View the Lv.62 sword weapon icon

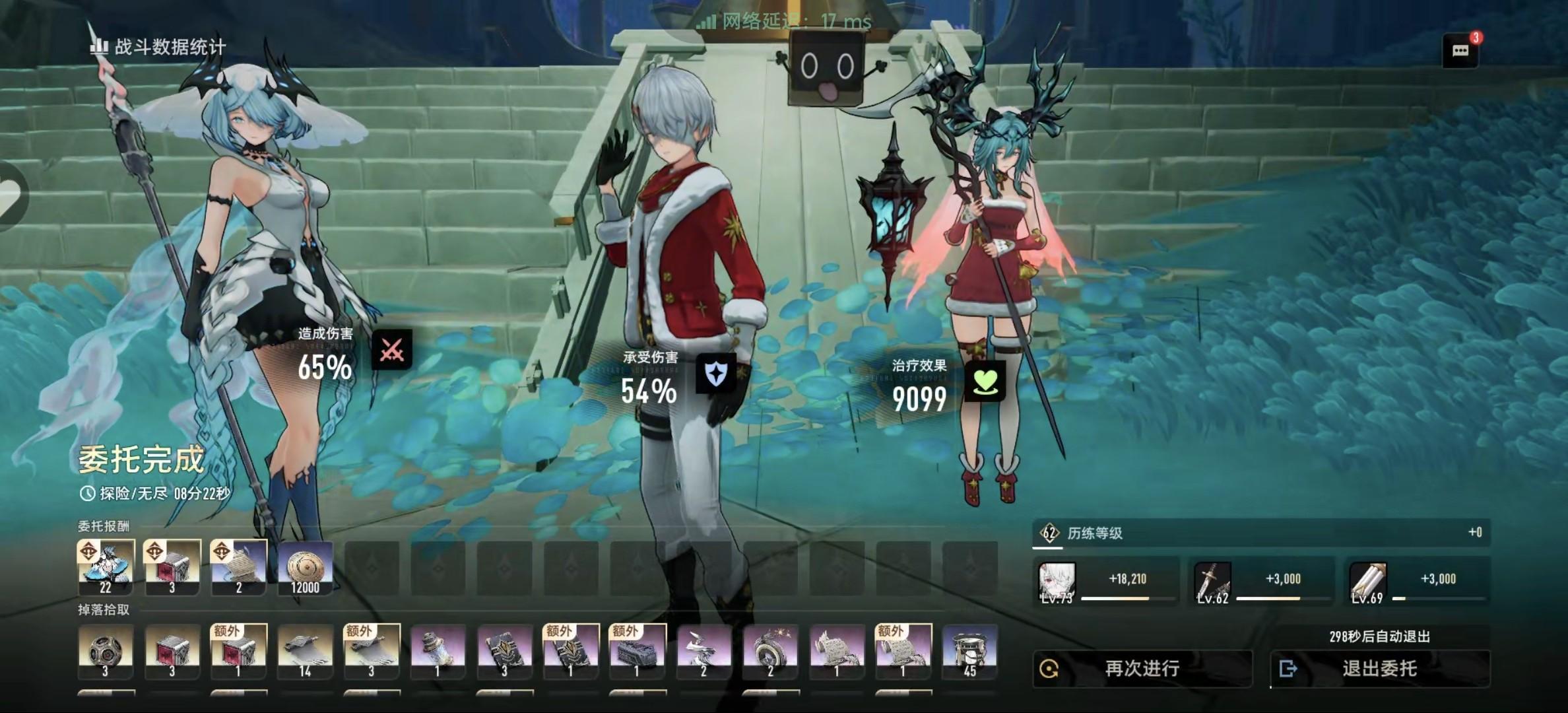point(1212,582)
